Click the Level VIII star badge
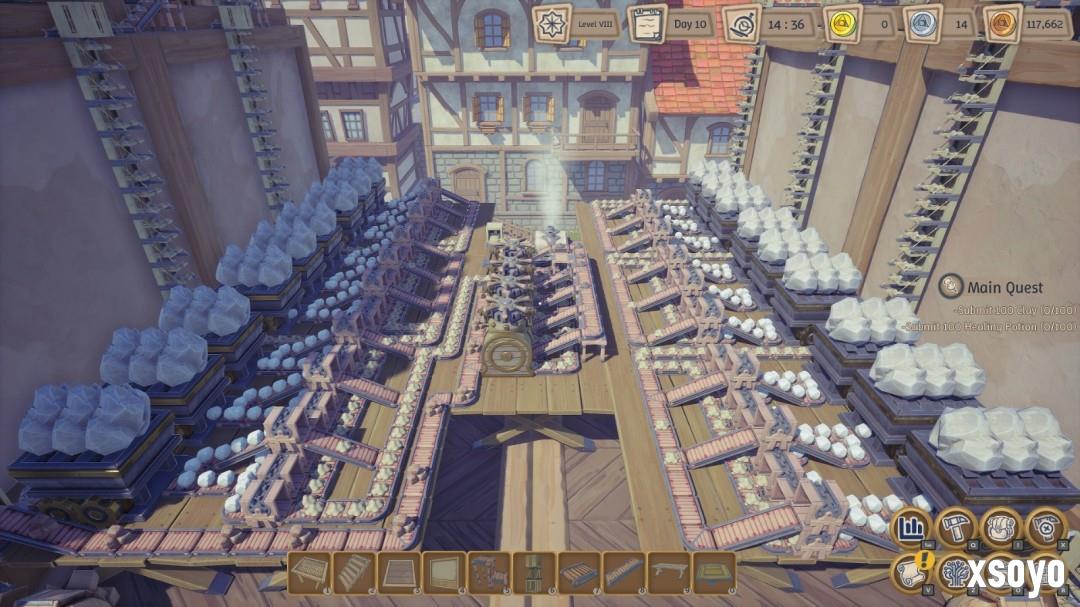This screenshot has width=1080, height=607. pyautogui.click(x=552, y=23)
